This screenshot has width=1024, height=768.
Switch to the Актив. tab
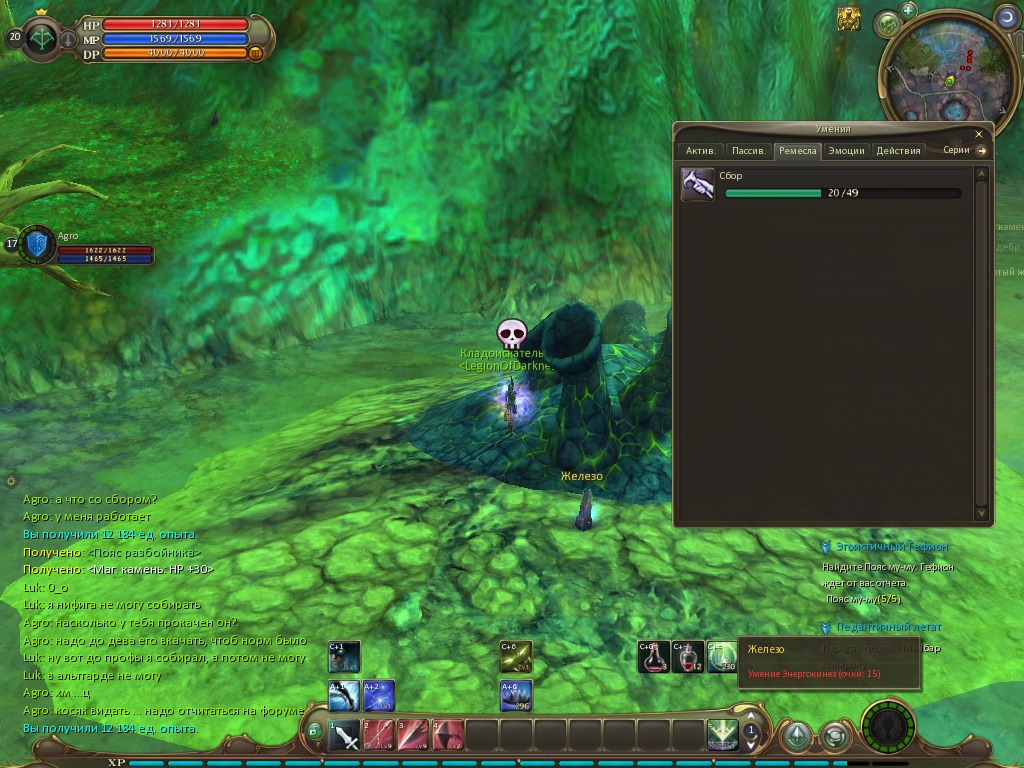tap(700, 151)
